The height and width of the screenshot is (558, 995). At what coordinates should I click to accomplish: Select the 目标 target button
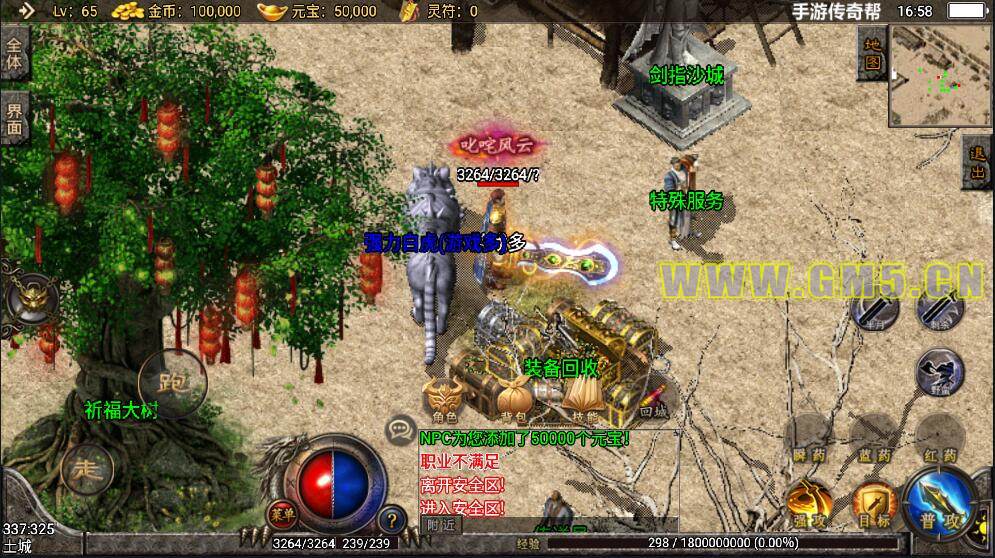click(875, 501)
